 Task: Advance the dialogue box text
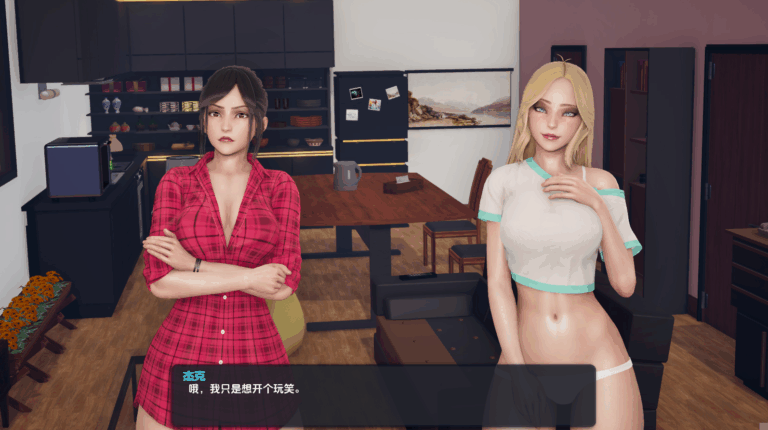tap(383, 395)
